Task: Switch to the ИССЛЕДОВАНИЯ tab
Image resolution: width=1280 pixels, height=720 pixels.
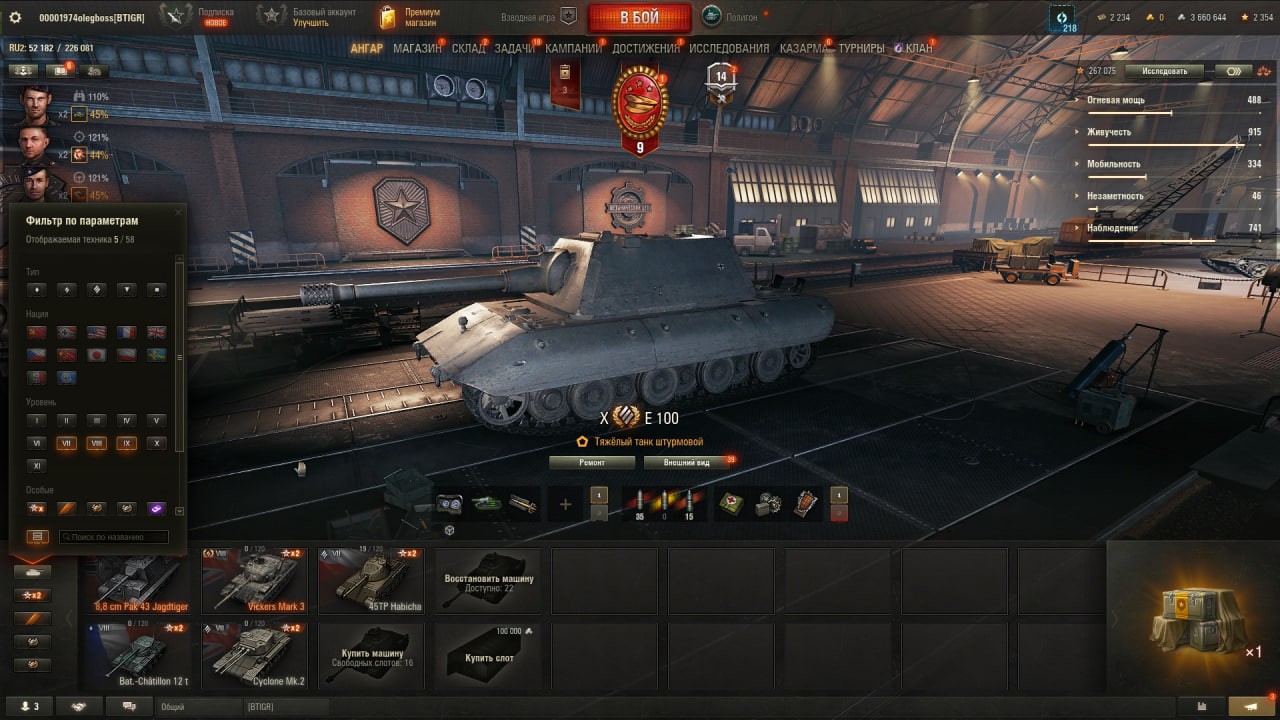Action: pos(729,48)
